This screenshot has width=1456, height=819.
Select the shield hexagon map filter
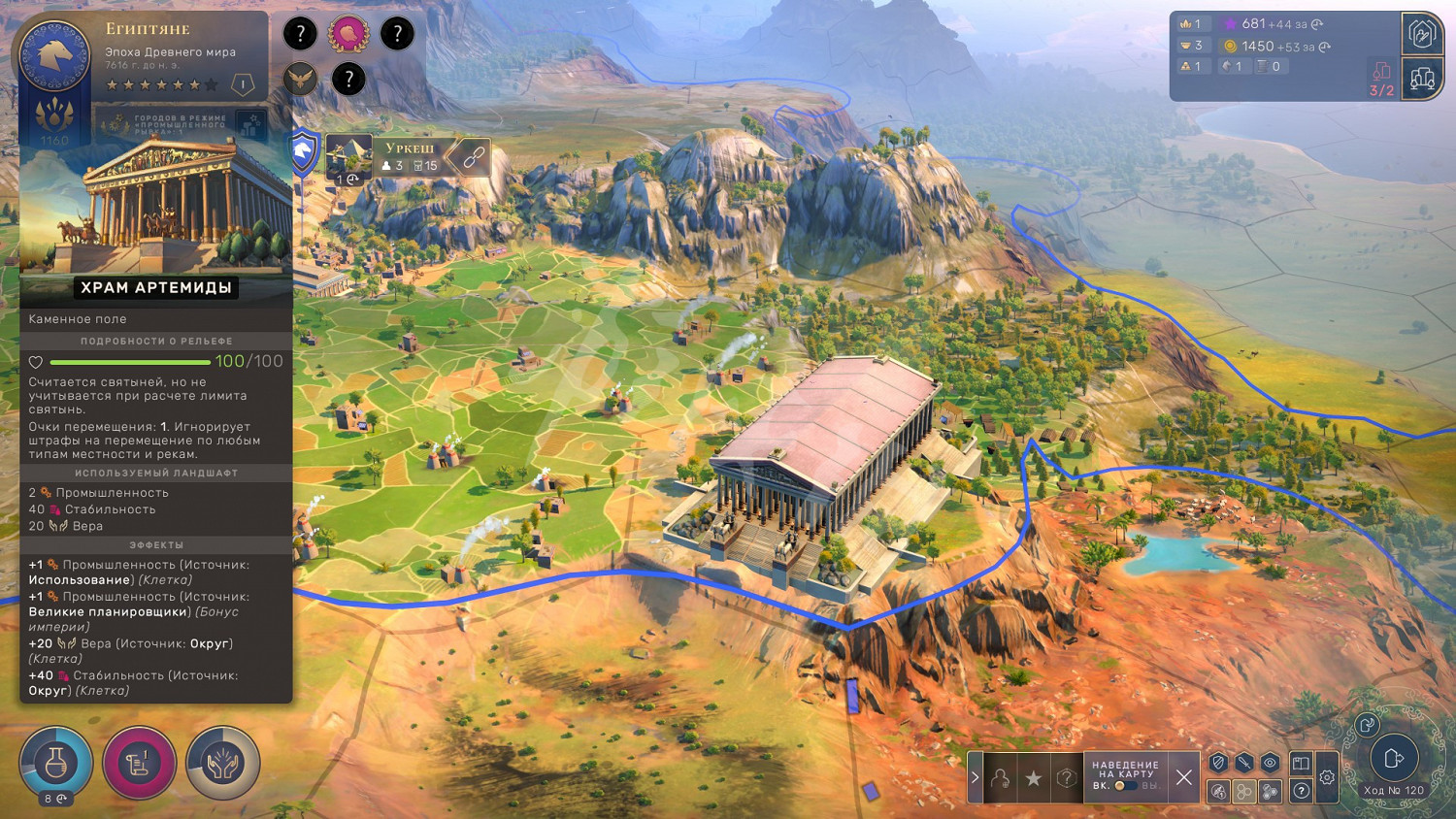[1219, 763]
